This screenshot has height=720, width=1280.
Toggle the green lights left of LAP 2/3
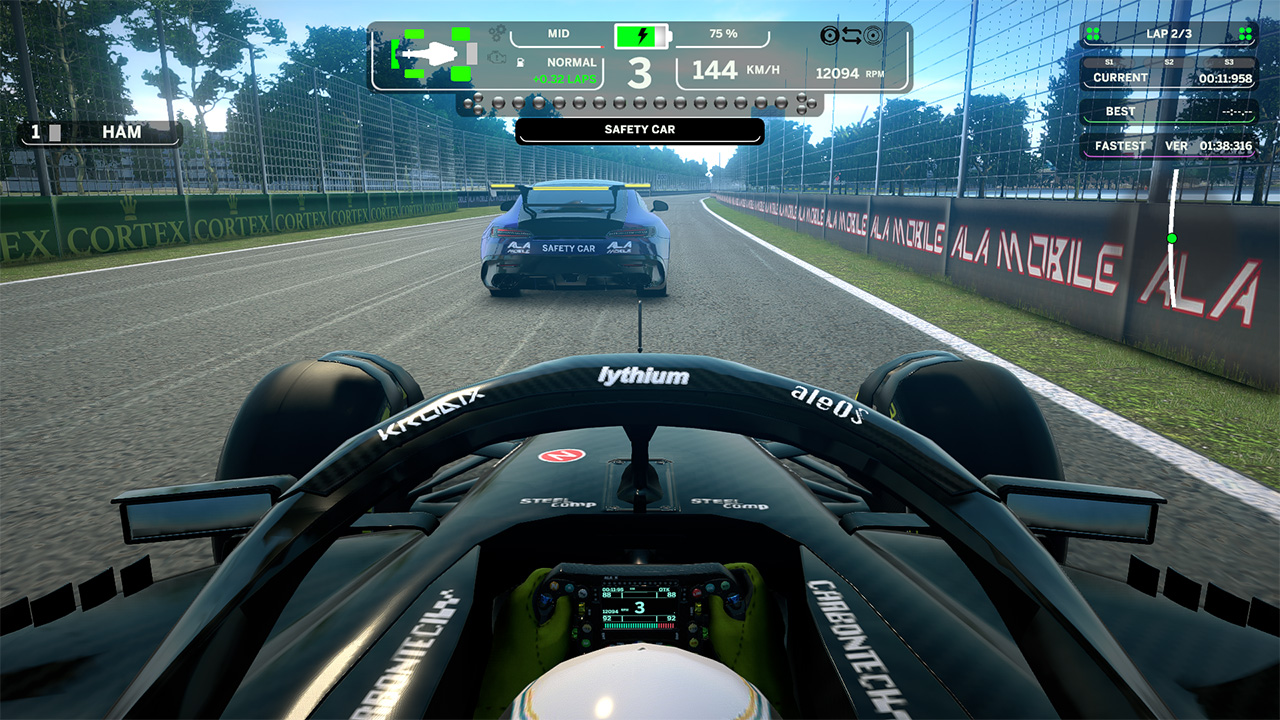click(x=1092, y=33)
